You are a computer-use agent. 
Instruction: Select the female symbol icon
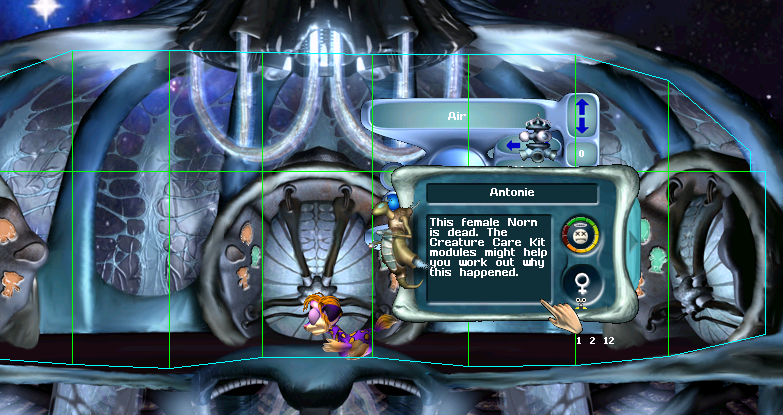578,285
